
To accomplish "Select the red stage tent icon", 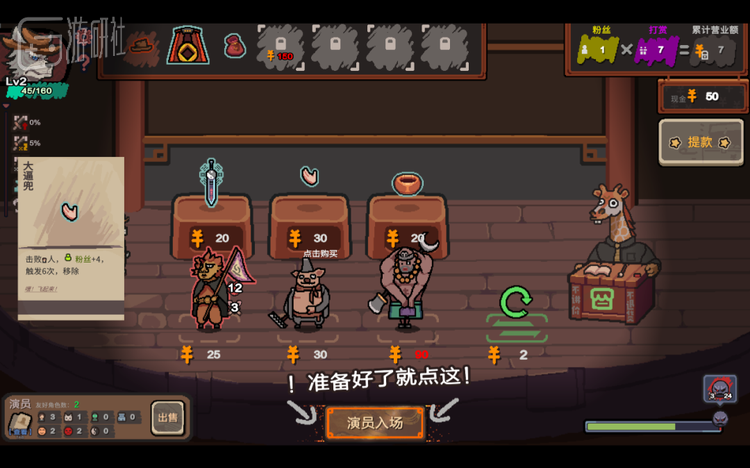I will click(x=187, y=45).
